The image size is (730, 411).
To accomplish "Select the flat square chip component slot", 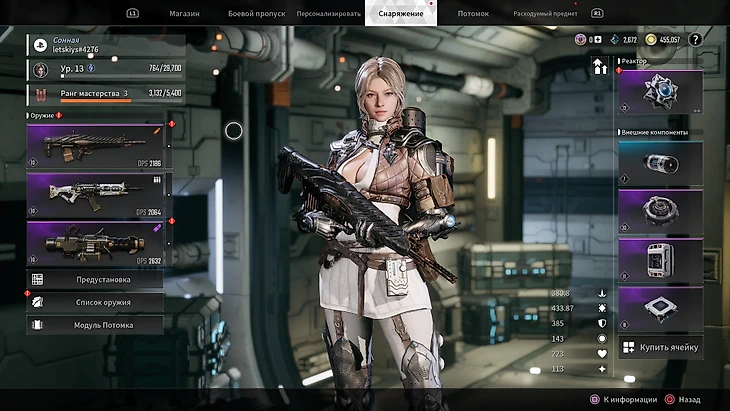I will pyautogui.click(x=660, y=307).
